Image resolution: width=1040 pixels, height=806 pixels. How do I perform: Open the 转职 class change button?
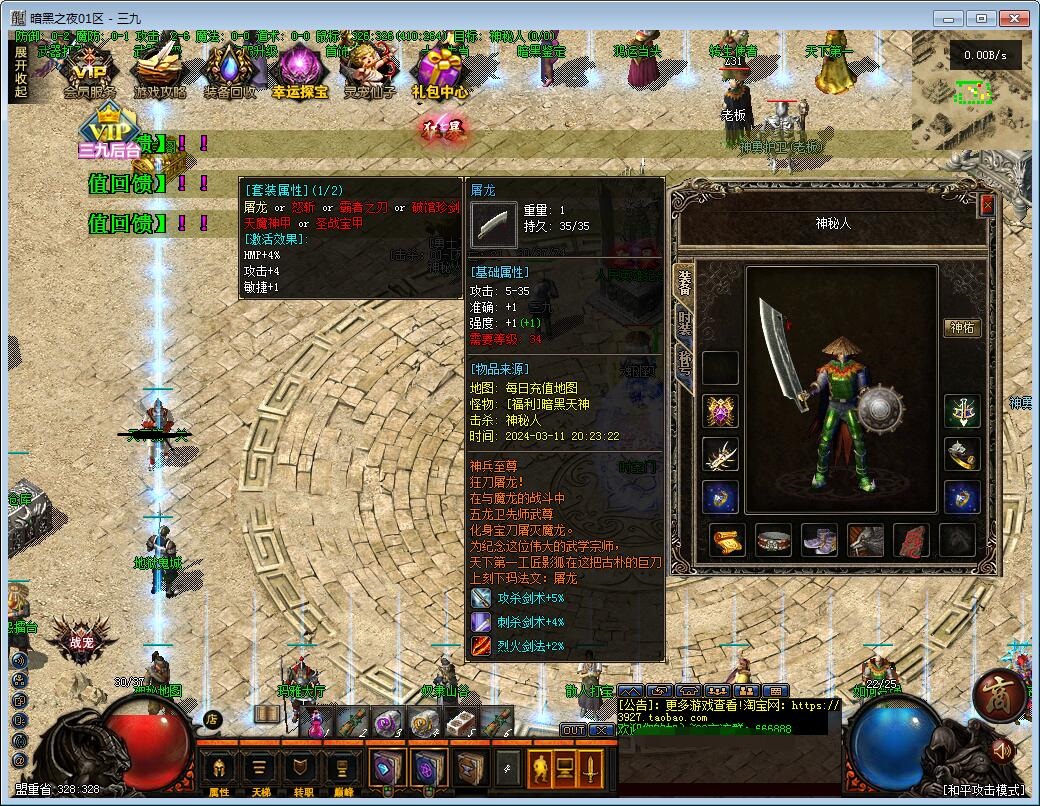coord(300,770)
